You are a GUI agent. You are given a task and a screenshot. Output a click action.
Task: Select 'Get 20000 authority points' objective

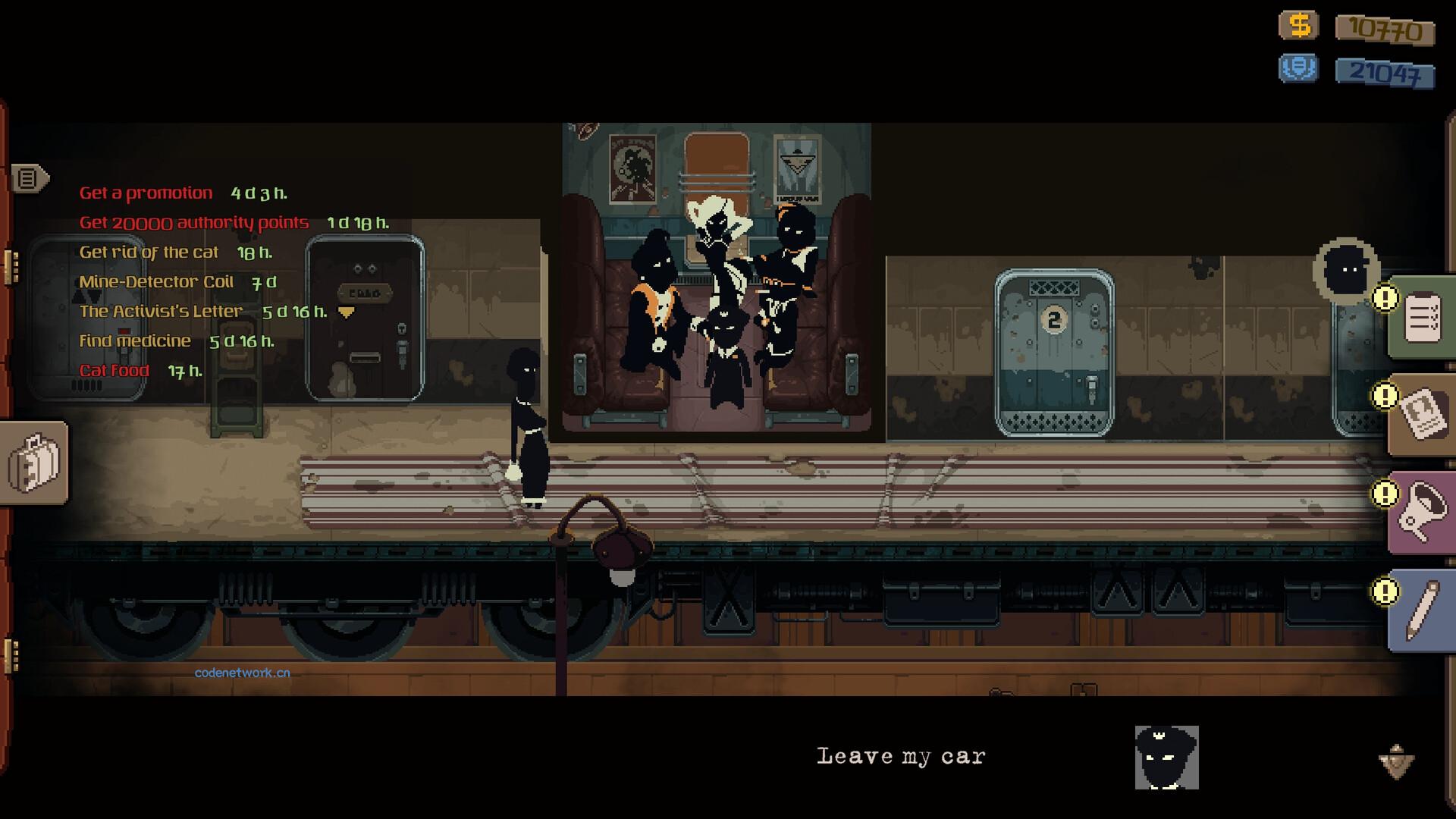194,223
